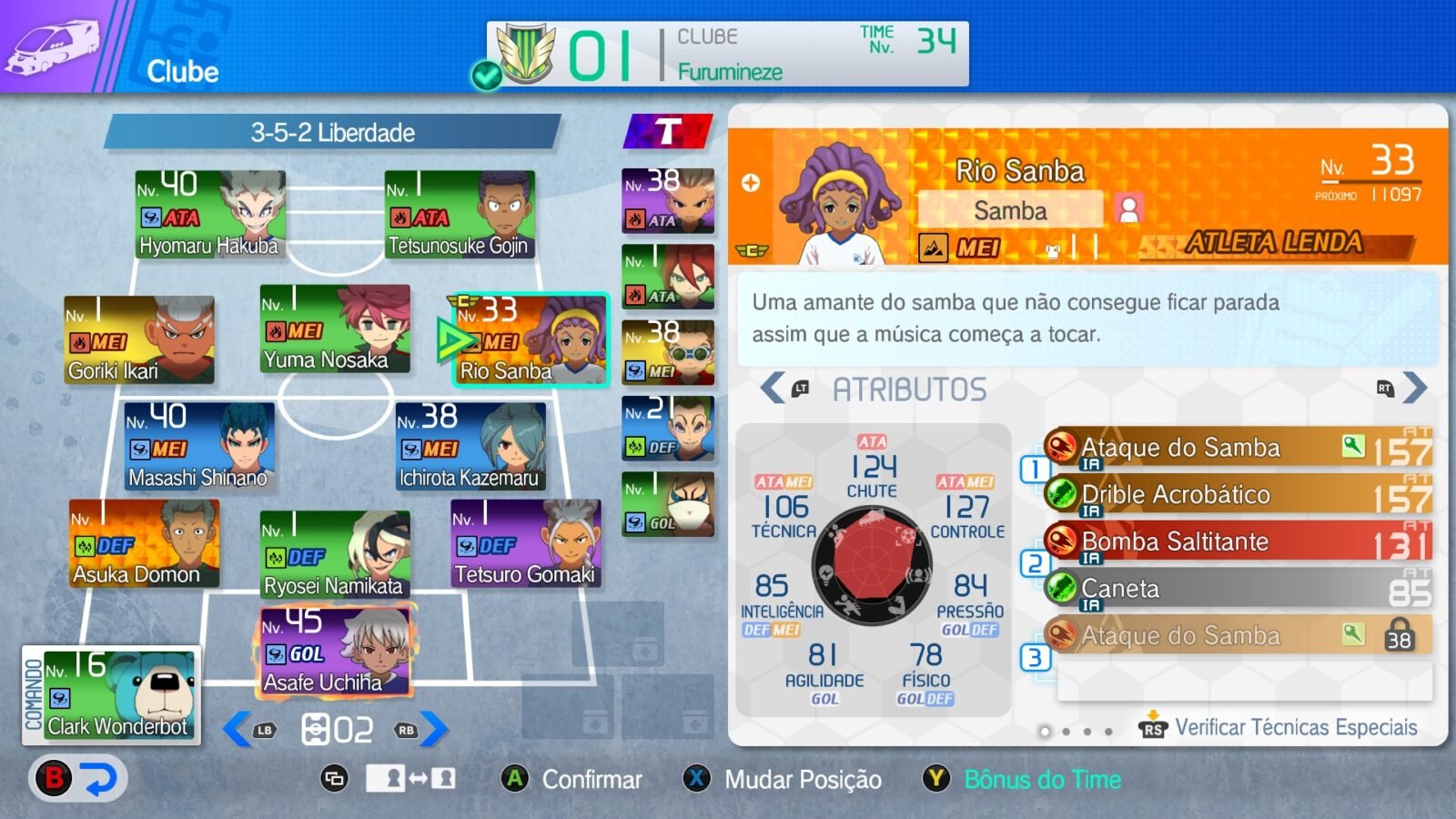Toggle IA on the Caneta technique
1456x819 pixels.
1089,603
